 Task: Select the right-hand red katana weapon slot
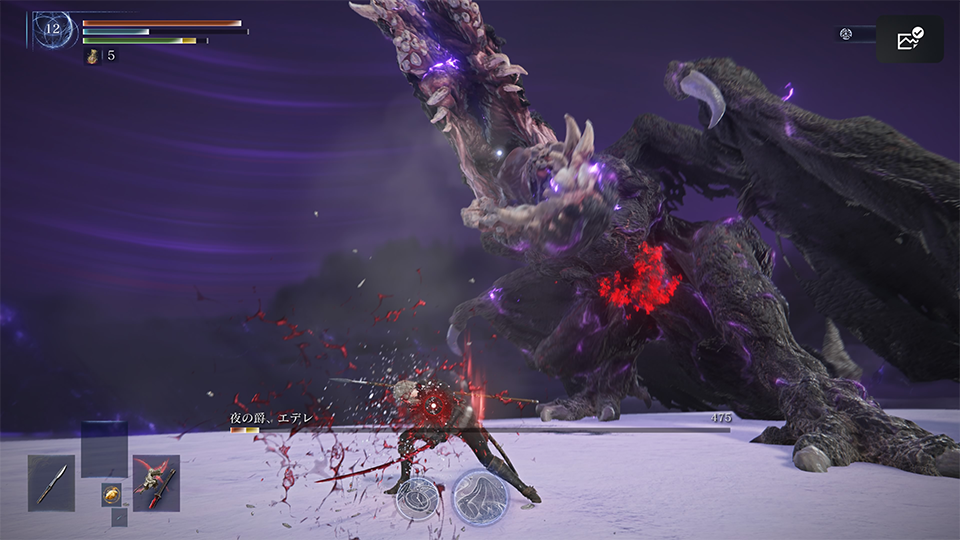point(156,483)
